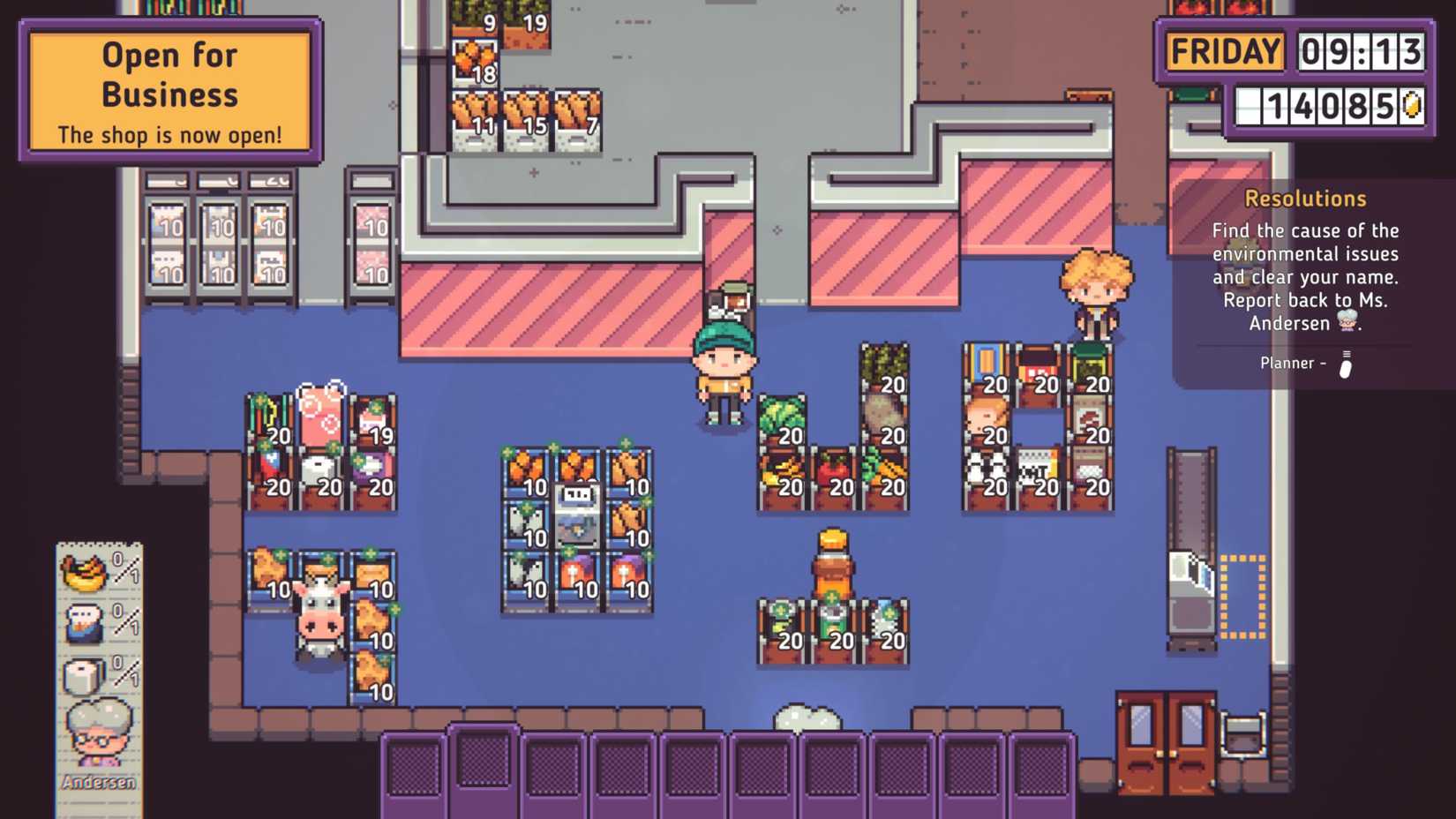This screenshot has height=819, width=1456.
Task: Click the Resolutions panel header
Action: [x=1304, y=199]
